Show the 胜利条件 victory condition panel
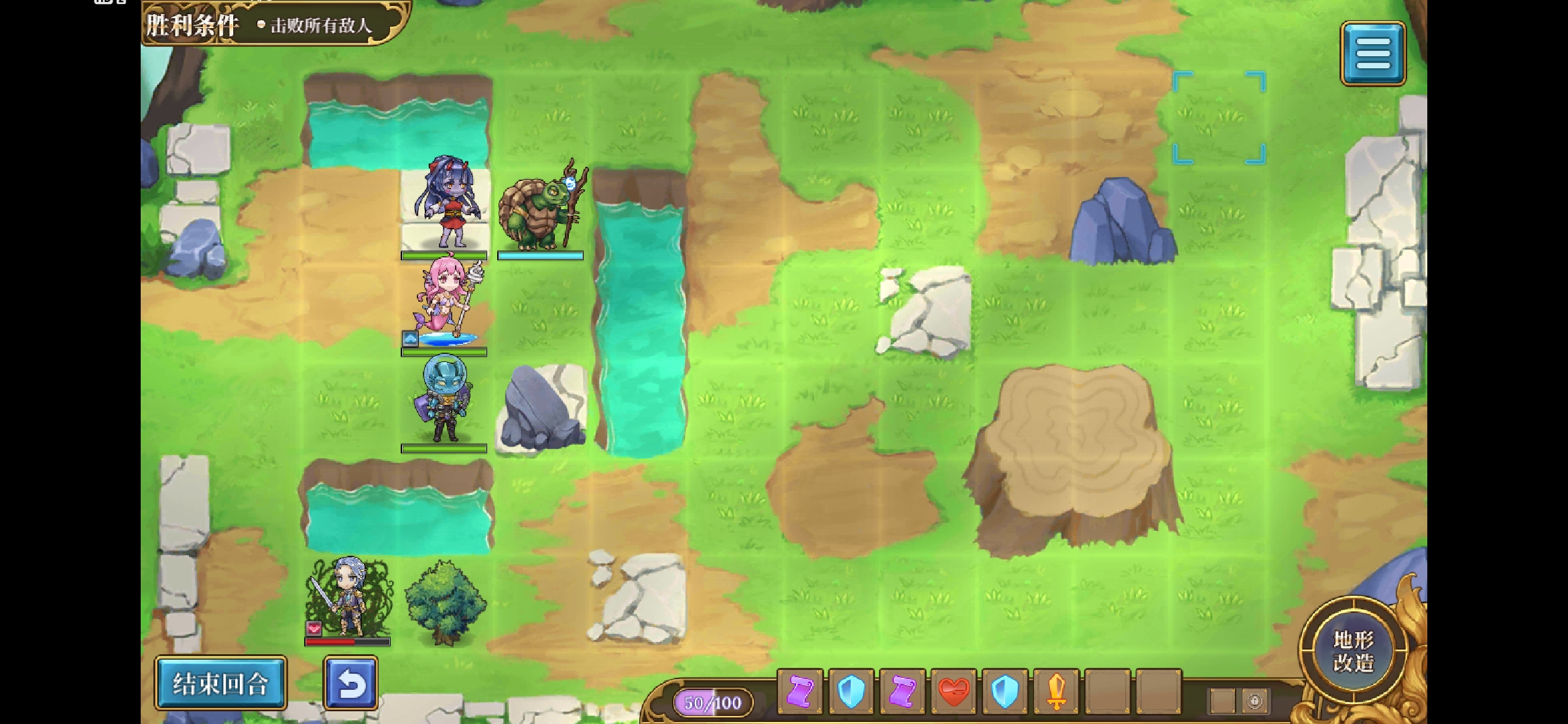1568x724 pixels. click(275, 24)
